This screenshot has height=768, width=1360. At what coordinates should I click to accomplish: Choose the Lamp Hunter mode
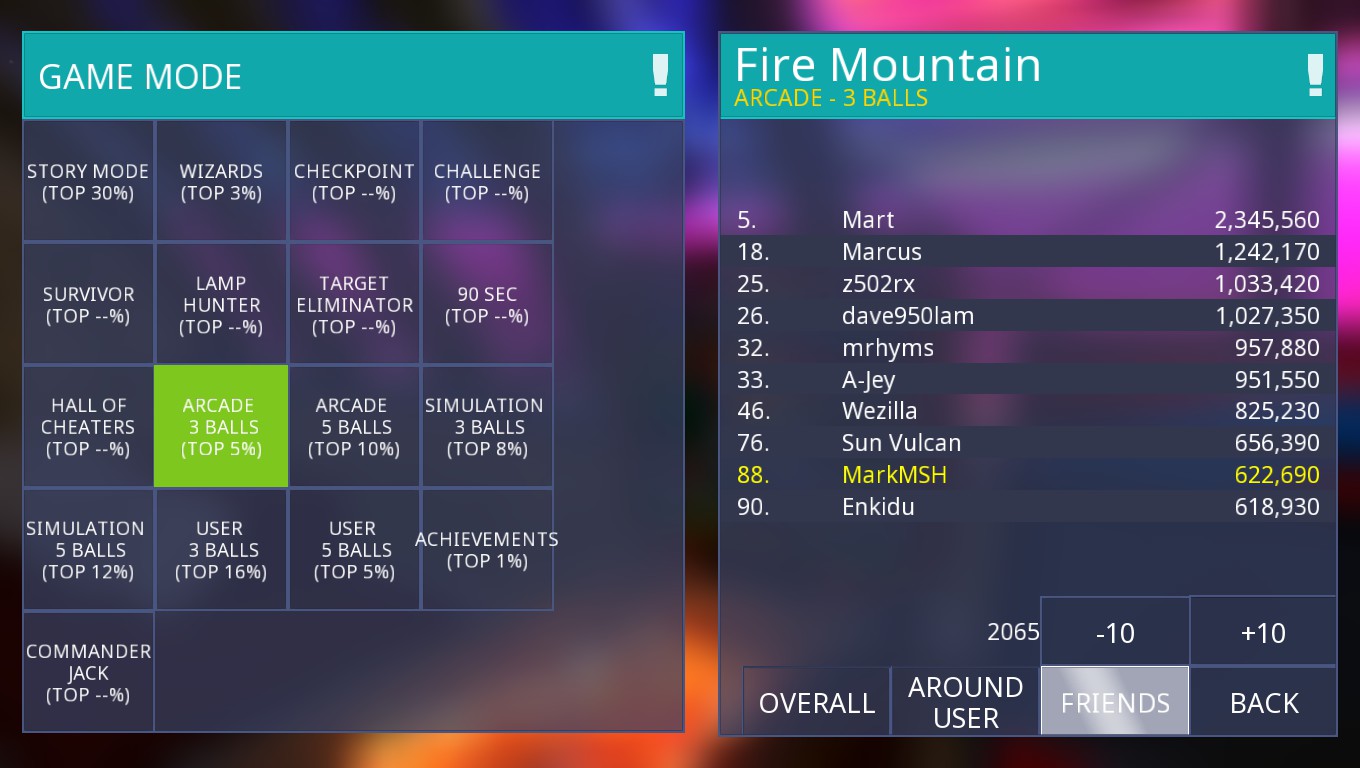pyautogui.click(x=221, y=304)
